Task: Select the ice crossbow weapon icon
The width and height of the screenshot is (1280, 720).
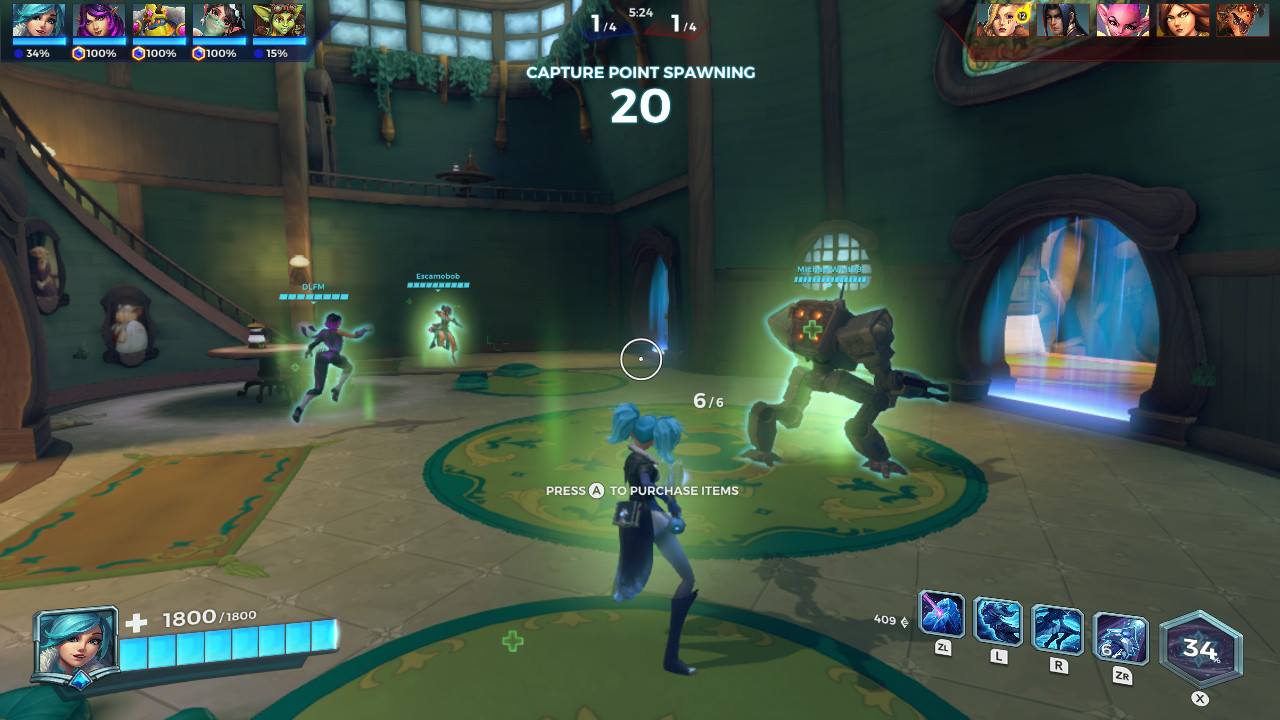Action: pyautogui.click(x=1121, y=639)
